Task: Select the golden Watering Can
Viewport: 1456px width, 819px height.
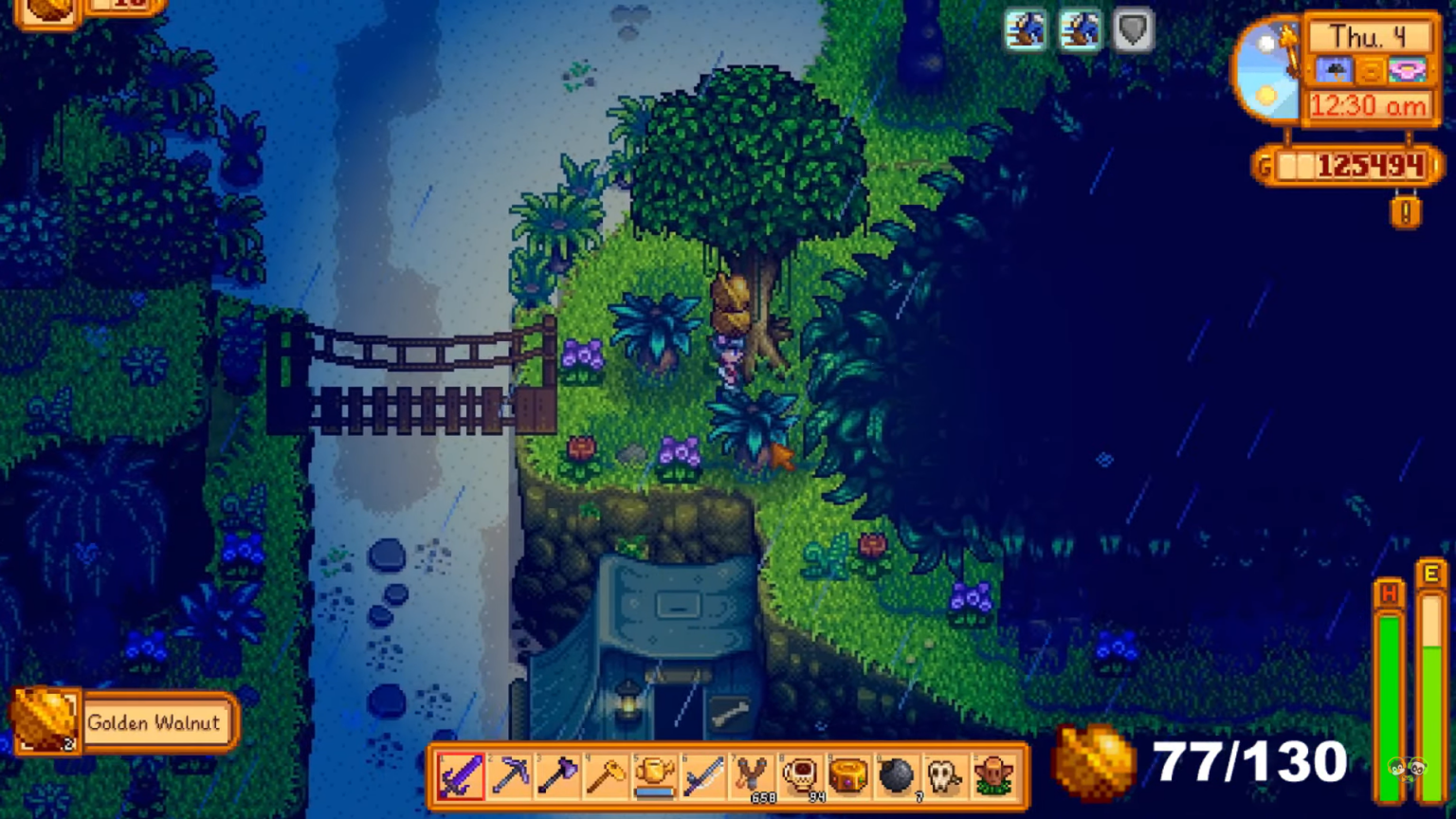Action: click(652, 777)
